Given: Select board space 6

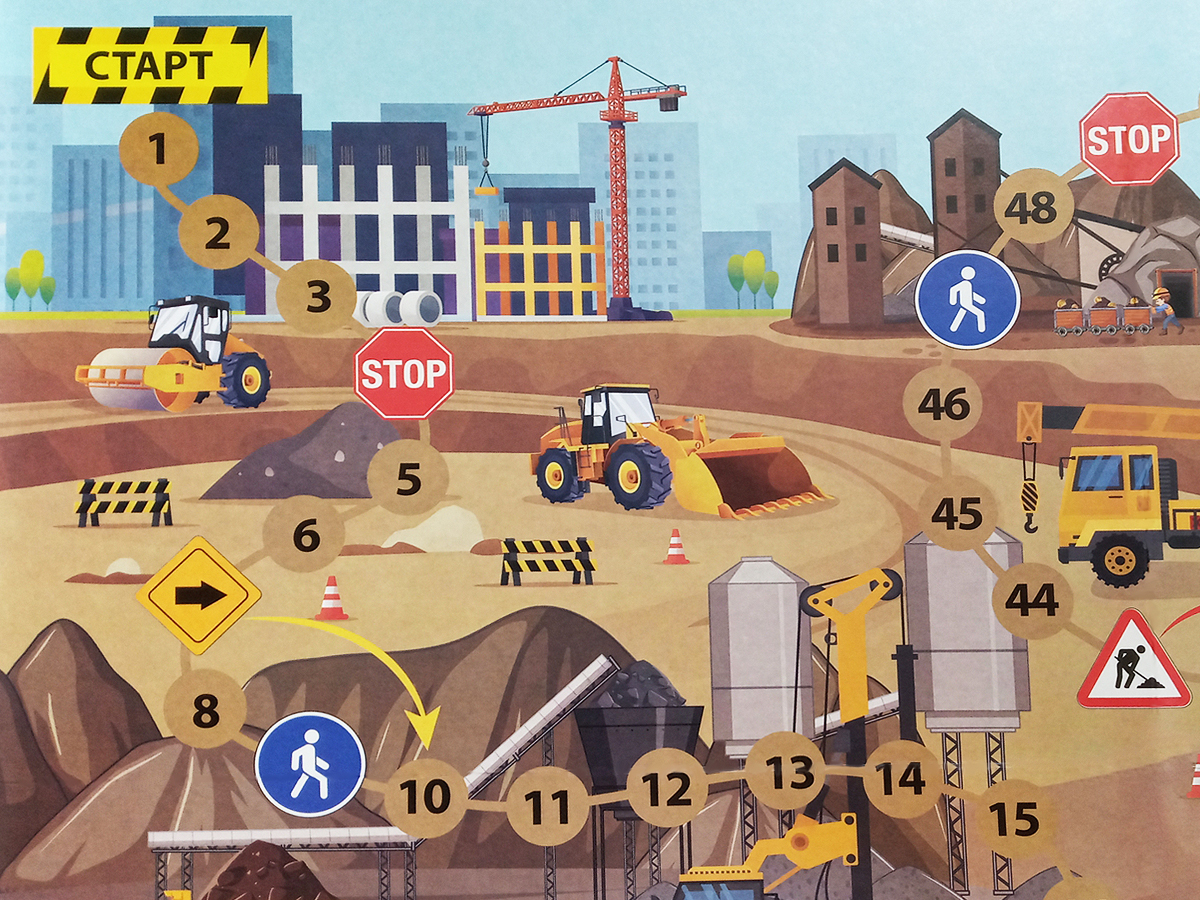Looking at the screenshot, I should [x=305, y=537].
